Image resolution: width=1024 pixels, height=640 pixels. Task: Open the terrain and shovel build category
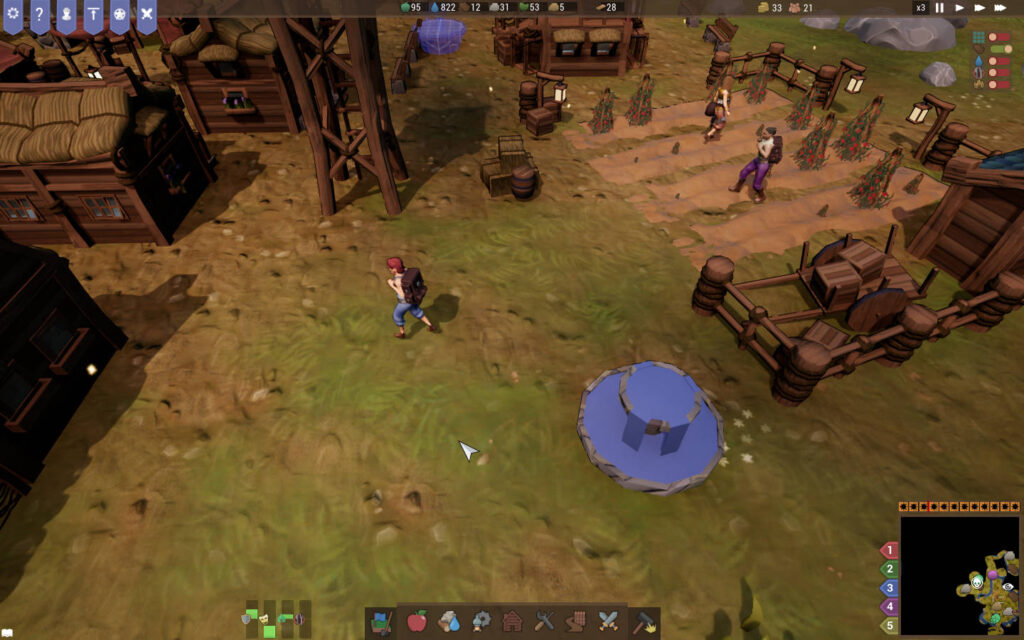381,622
